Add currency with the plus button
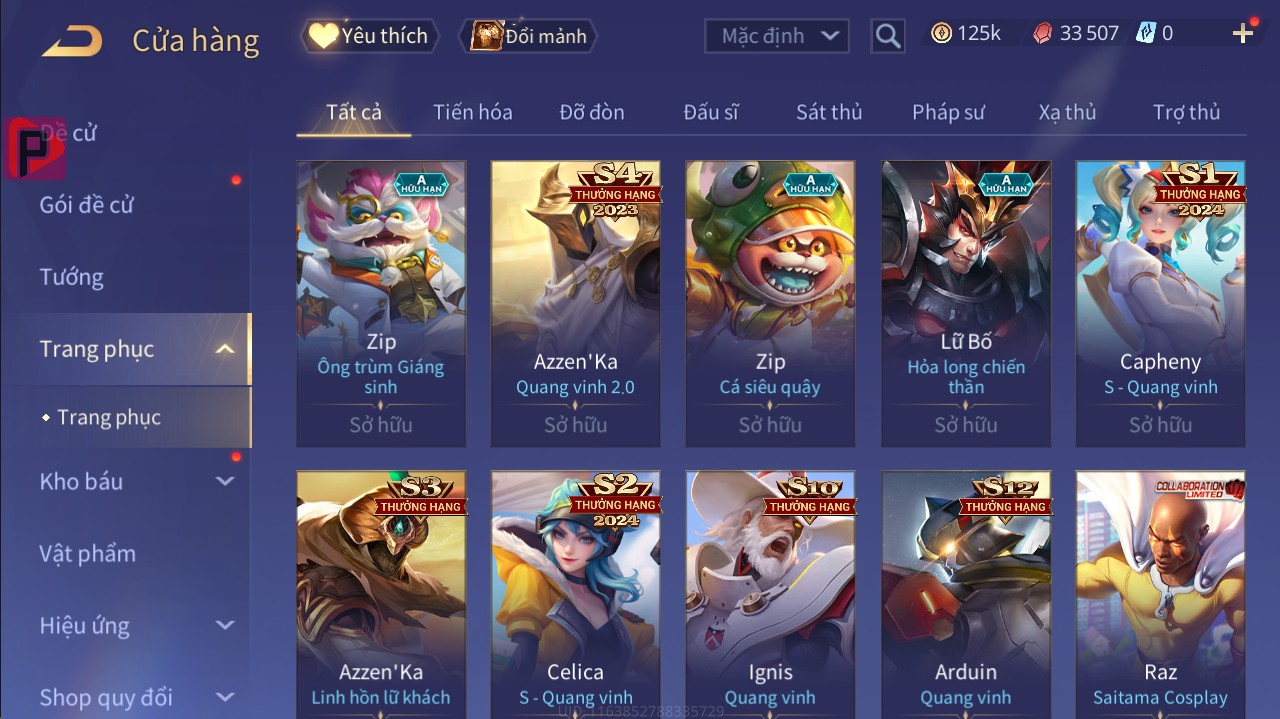The height and width of the screenshot is (719, 1280). [x=1243, y=34]
